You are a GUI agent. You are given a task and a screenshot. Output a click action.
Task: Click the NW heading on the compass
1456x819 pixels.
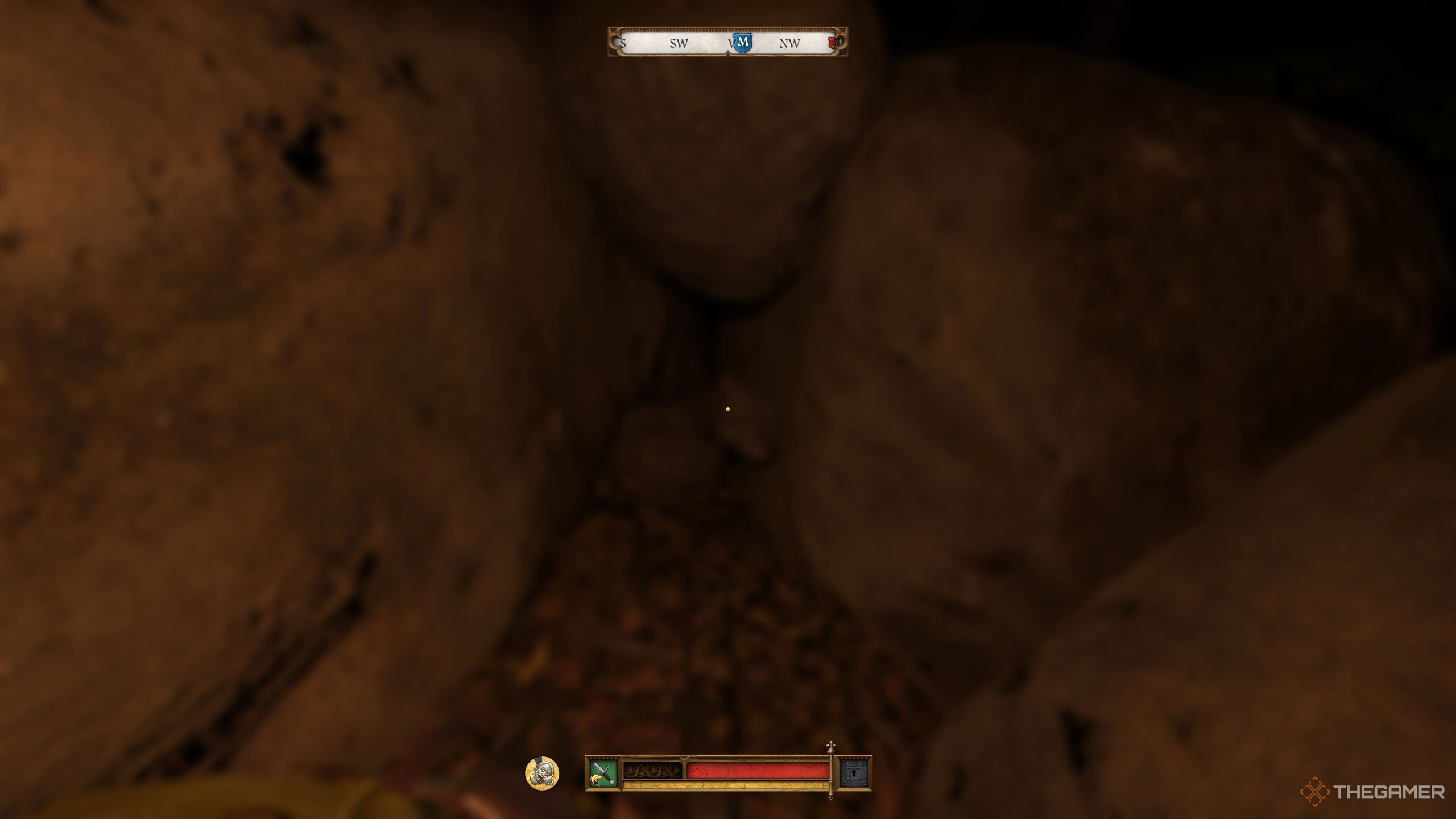click(x=789, y=43)
